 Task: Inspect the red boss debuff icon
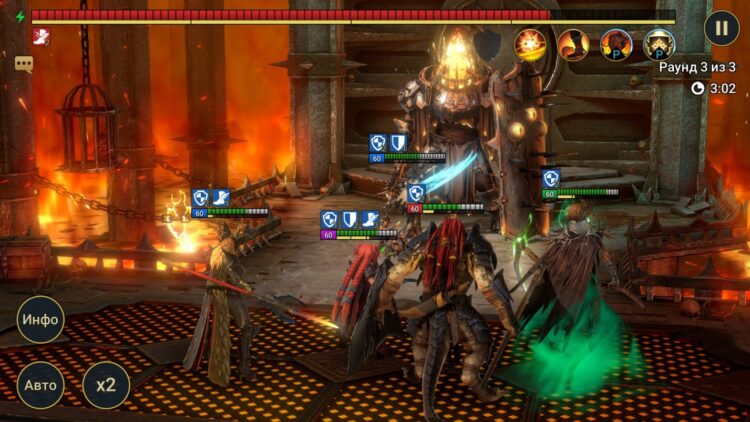41,37
